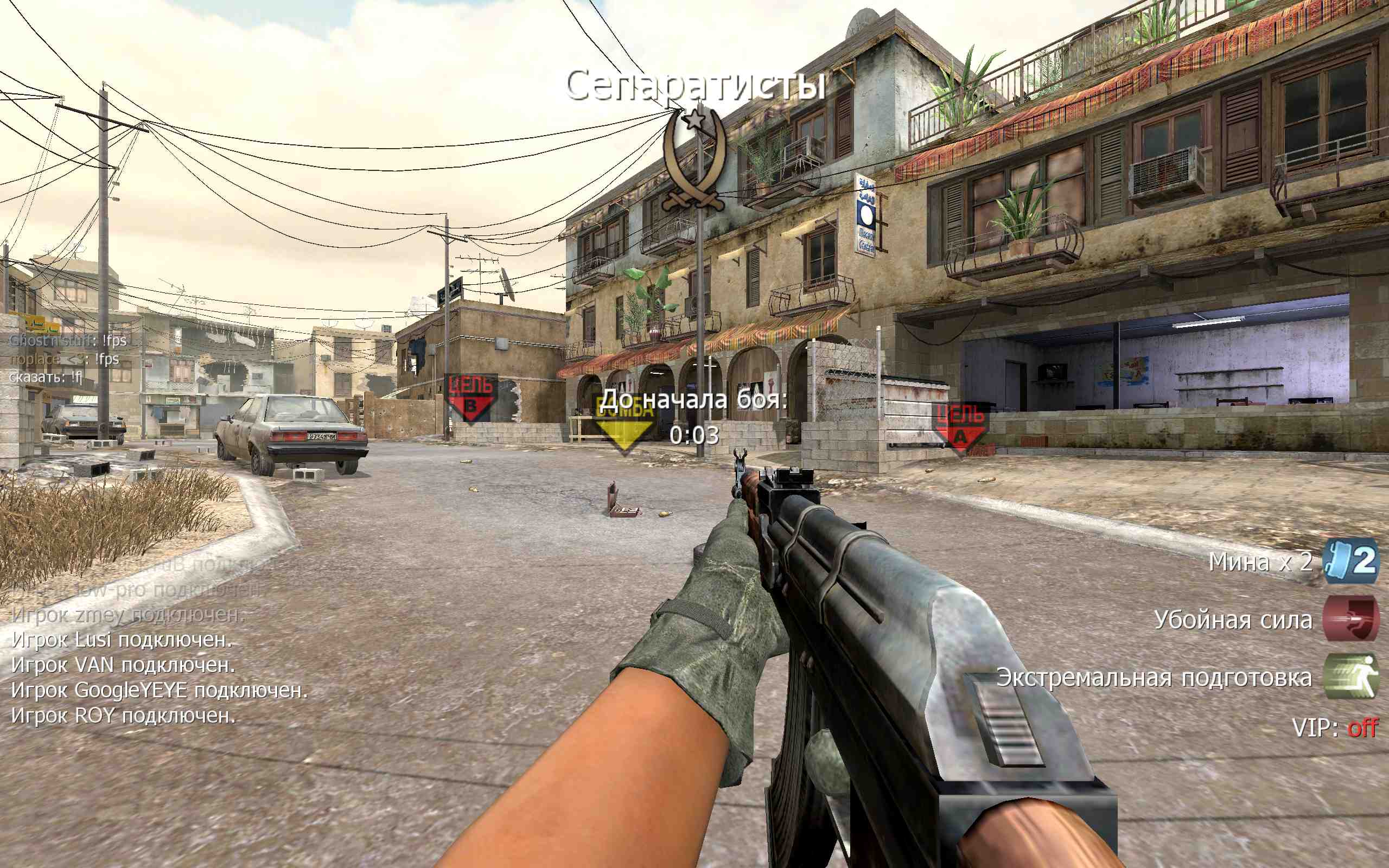Select the red Цель A objective marker
The height and width of the screenshot is (868, 1389).
coord(960,427)
